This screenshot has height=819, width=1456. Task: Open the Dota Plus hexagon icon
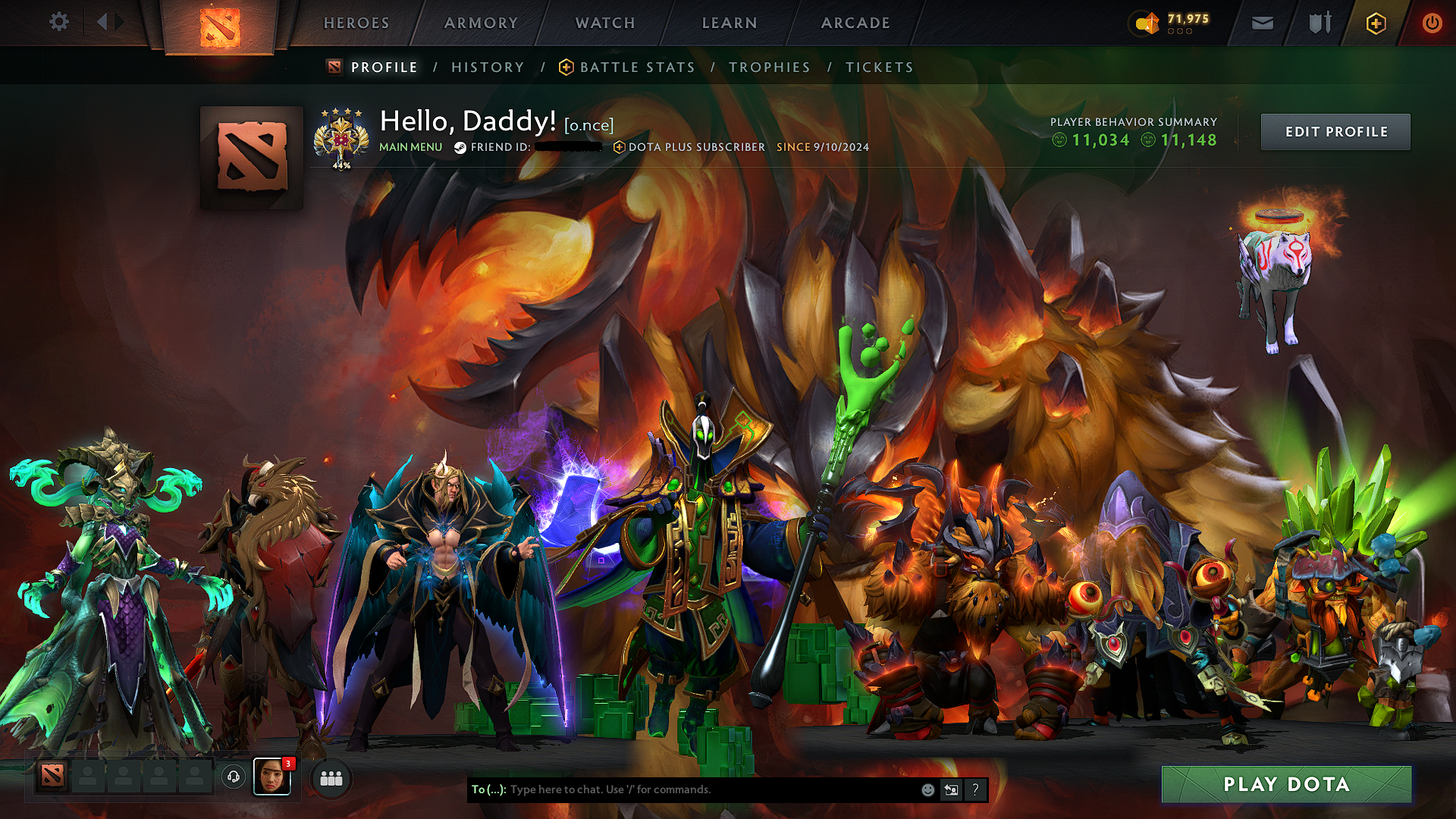[1375, 23]
